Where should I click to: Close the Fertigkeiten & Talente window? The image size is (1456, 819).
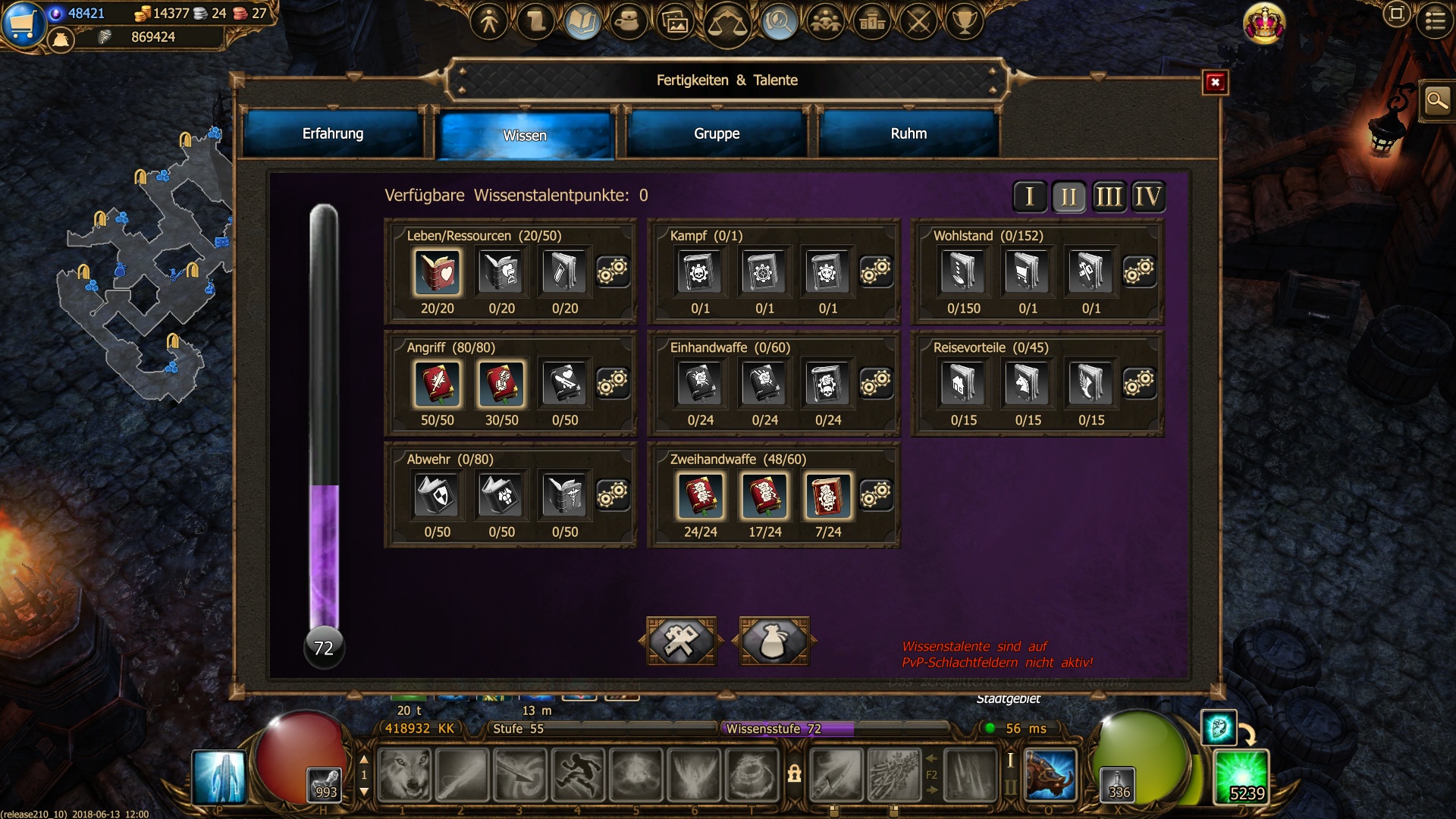pyautogui.click(x=1215, y=83)
